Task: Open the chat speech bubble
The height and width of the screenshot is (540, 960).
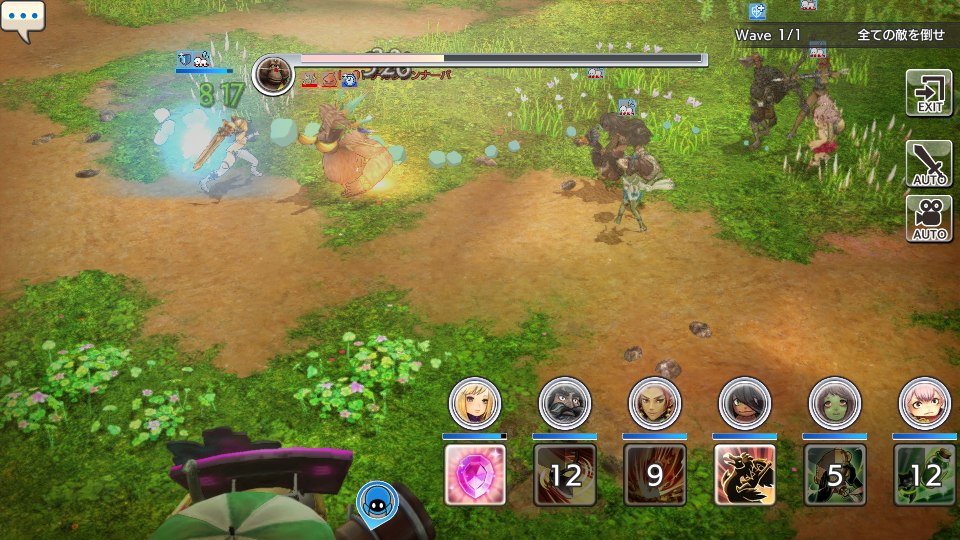Action: pos(22,21)
